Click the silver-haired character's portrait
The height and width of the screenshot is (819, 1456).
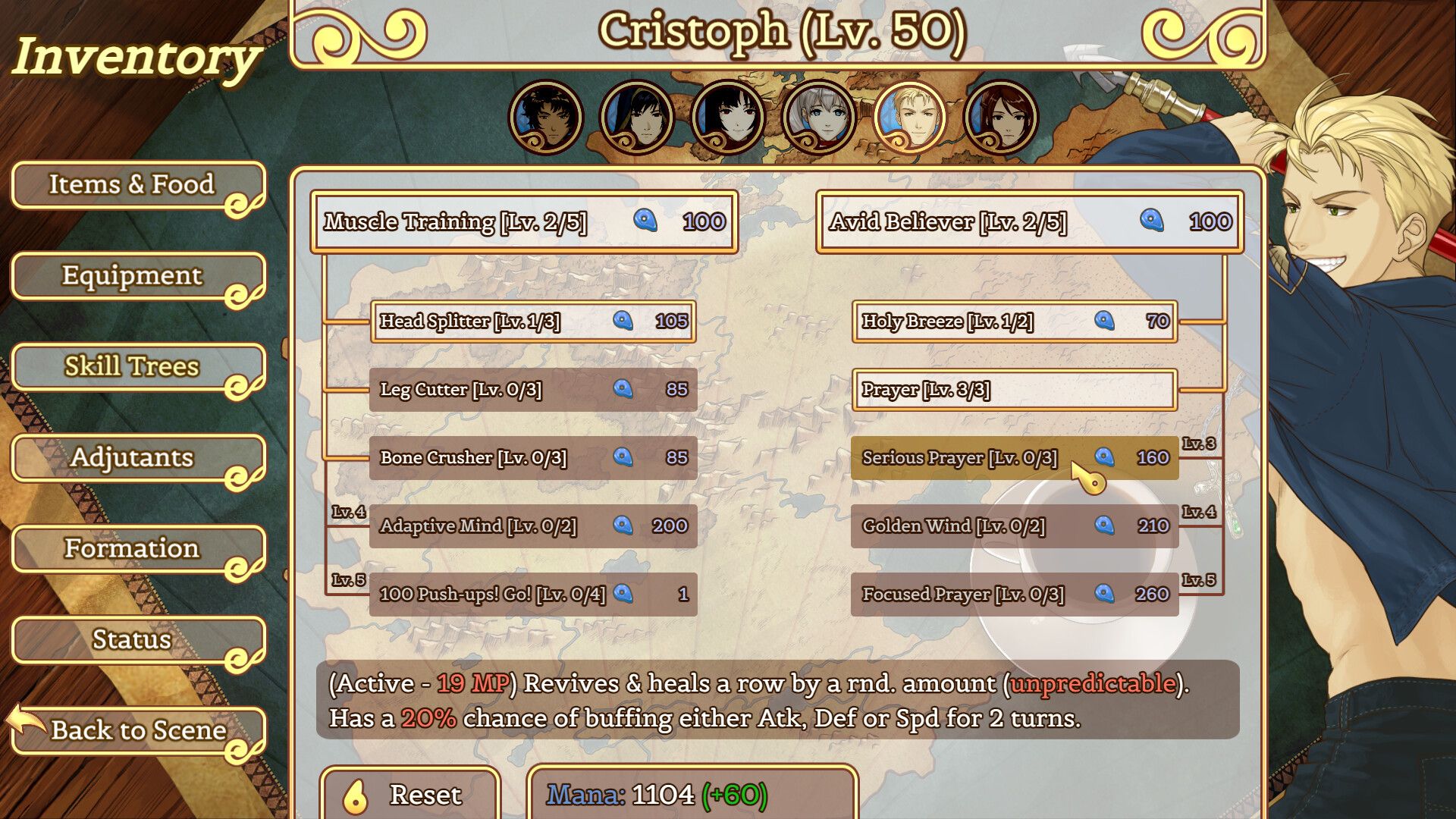[x=818, y=118]
